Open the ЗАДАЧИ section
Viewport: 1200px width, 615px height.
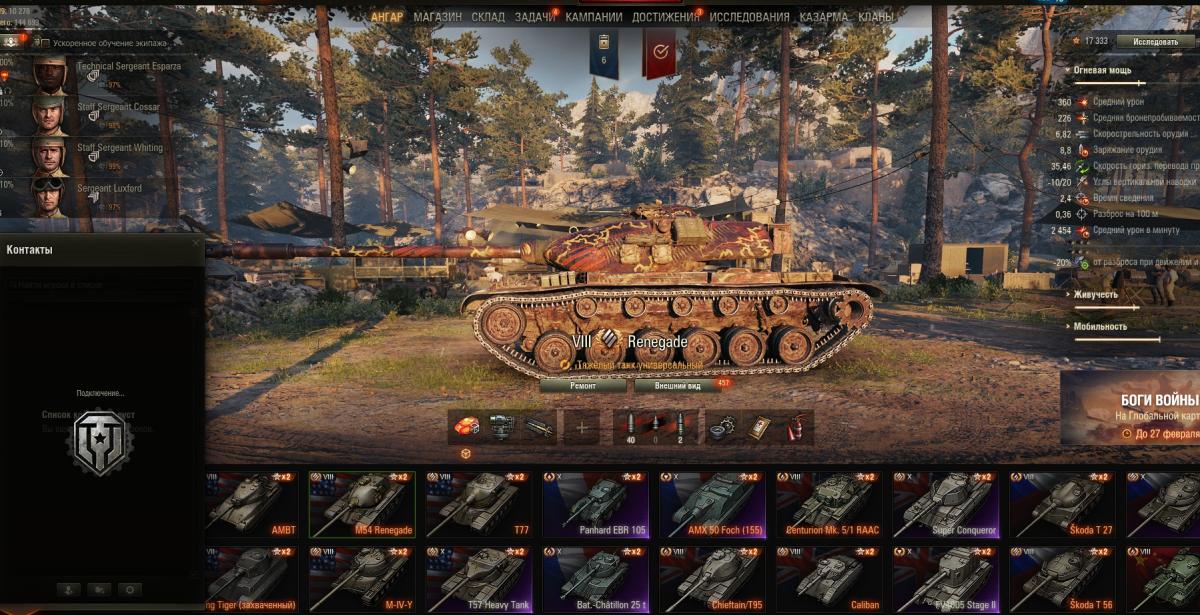pos(535,17)
